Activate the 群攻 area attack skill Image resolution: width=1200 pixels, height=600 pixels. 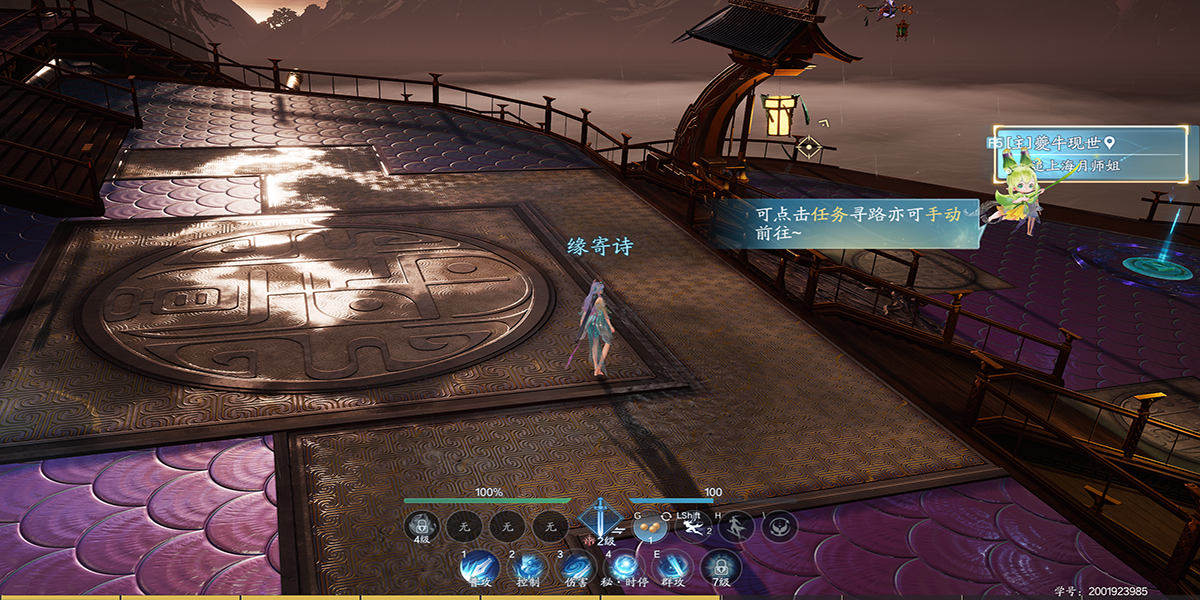[671, 567]
